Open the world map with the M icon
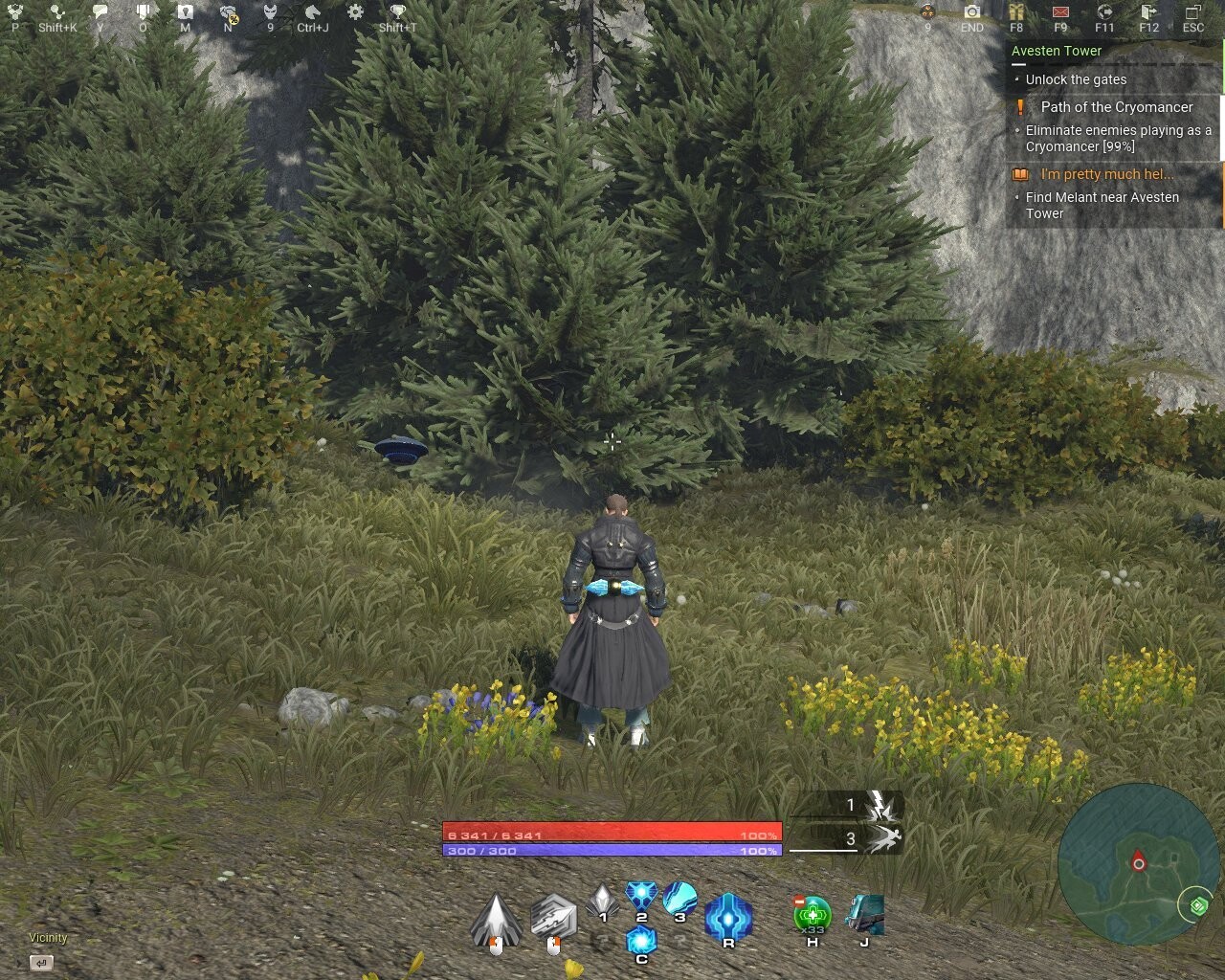 (x=185, y=11)
